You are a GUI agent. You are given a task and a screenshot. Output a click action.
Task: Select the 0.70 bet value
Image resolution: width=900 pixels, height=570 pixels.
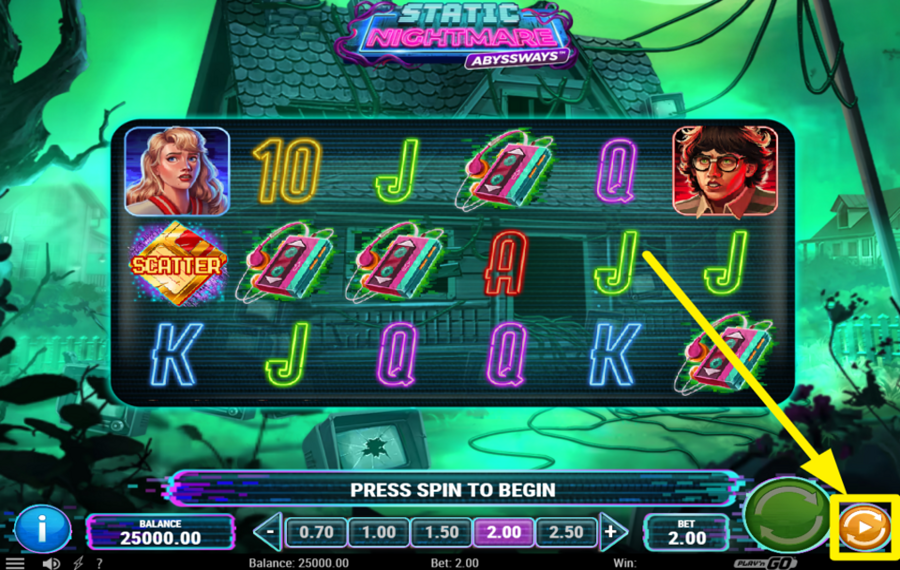tap(316, 532)
